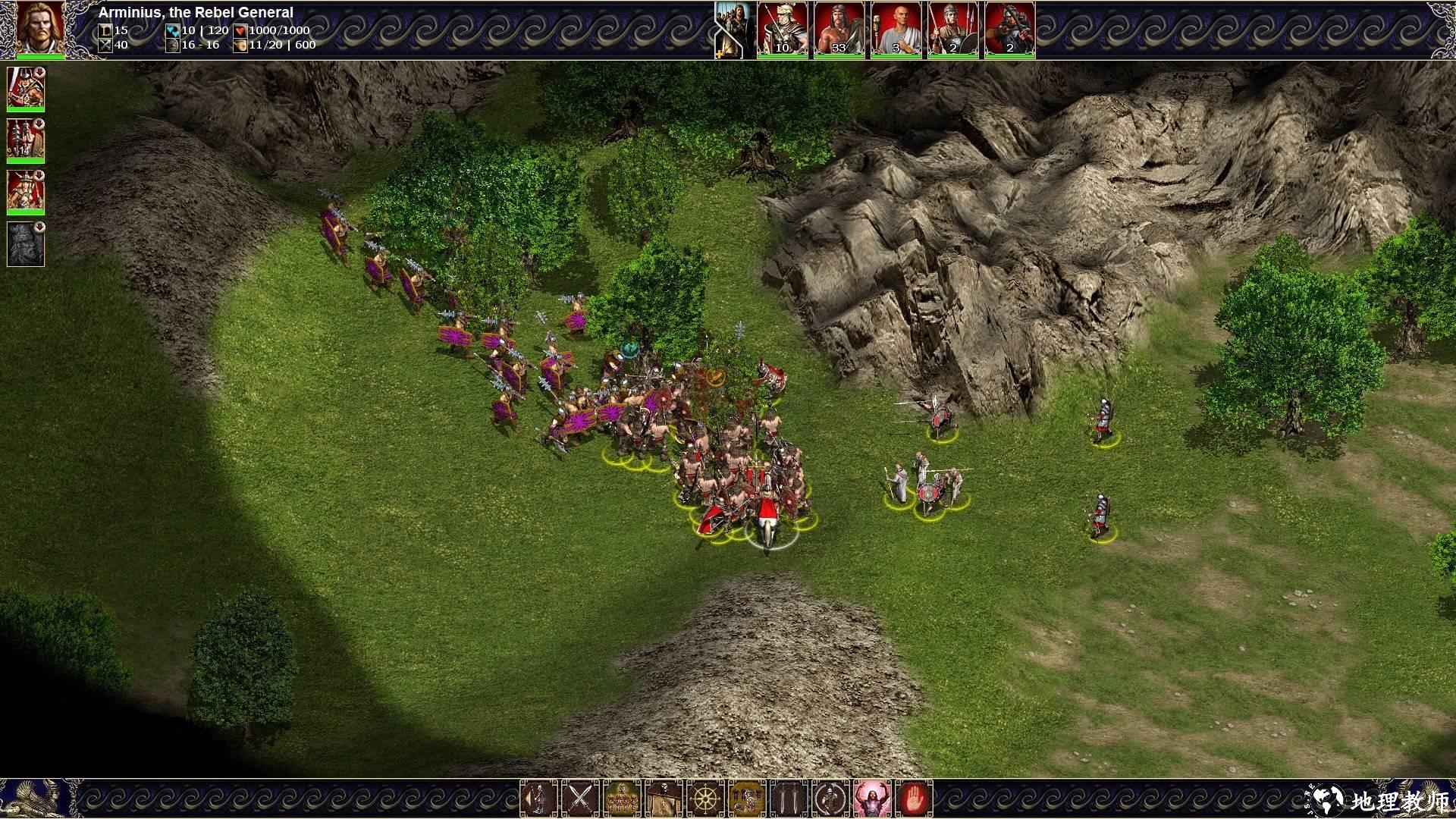This screenshot has width=1456, height=819.
Task: Activate the soldier with spear command
Action: click(538, 799)
